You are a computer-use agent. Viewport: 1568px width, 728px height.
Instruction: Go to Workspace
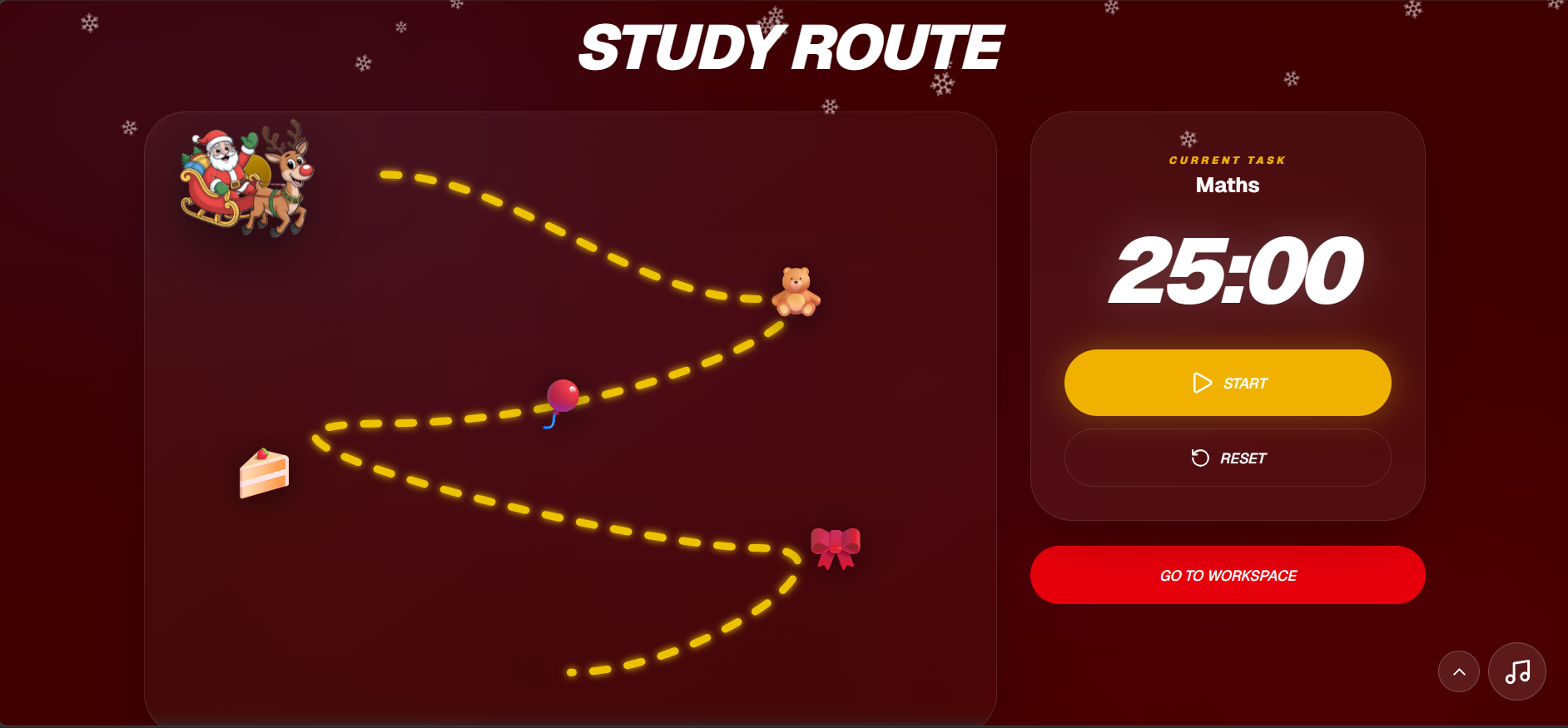[x=1228, y=575]
